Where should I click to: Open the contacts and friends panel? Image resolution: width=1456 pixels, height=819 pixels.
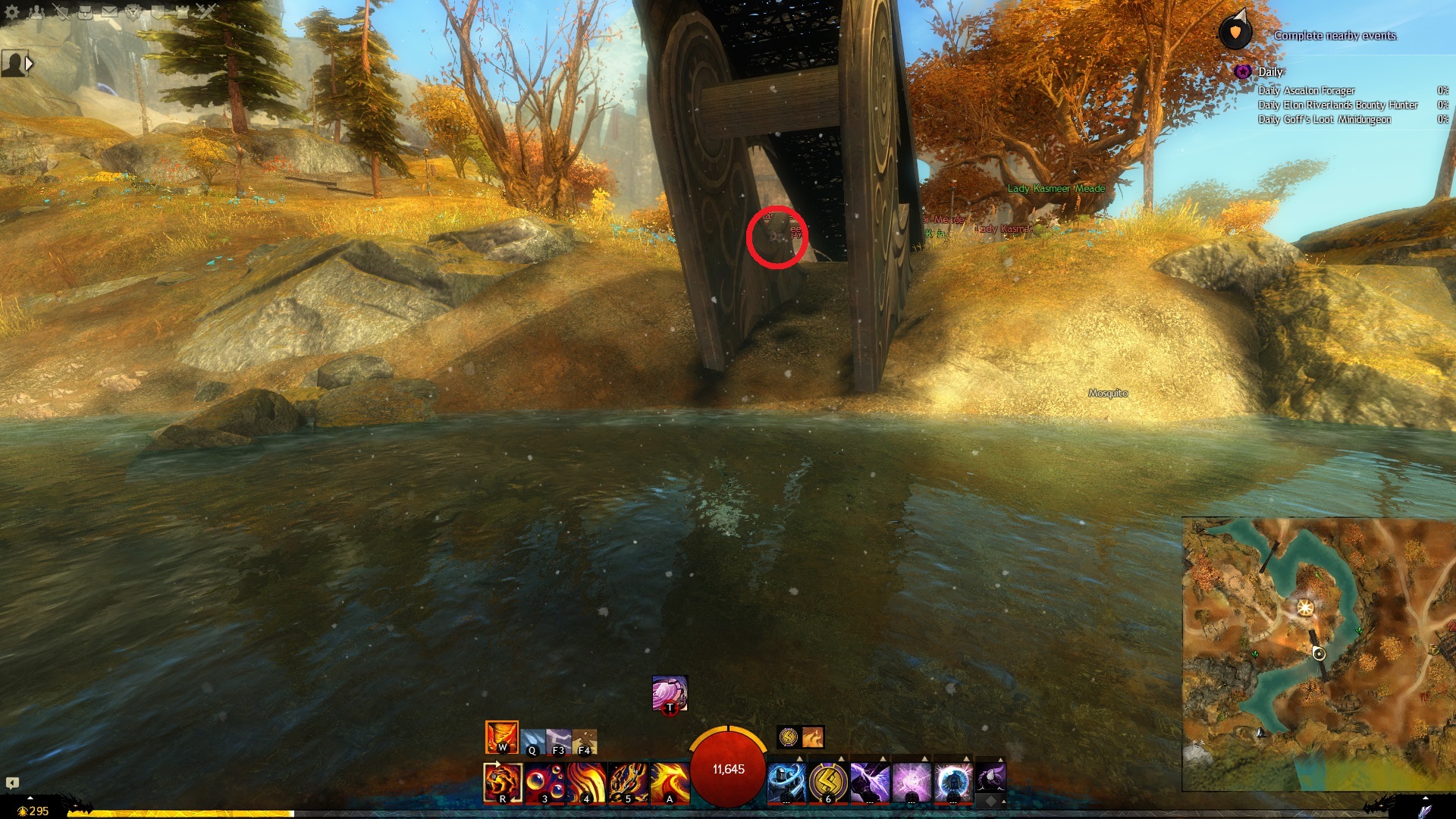(36, 12)
